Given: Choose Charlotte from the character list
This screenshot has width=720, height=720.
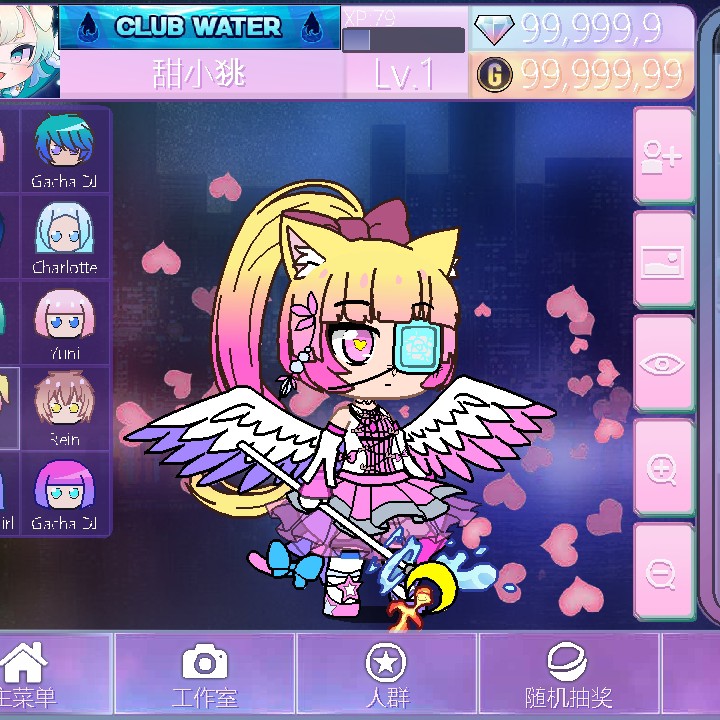Looking at the screenshot, I should coord(64,237).
